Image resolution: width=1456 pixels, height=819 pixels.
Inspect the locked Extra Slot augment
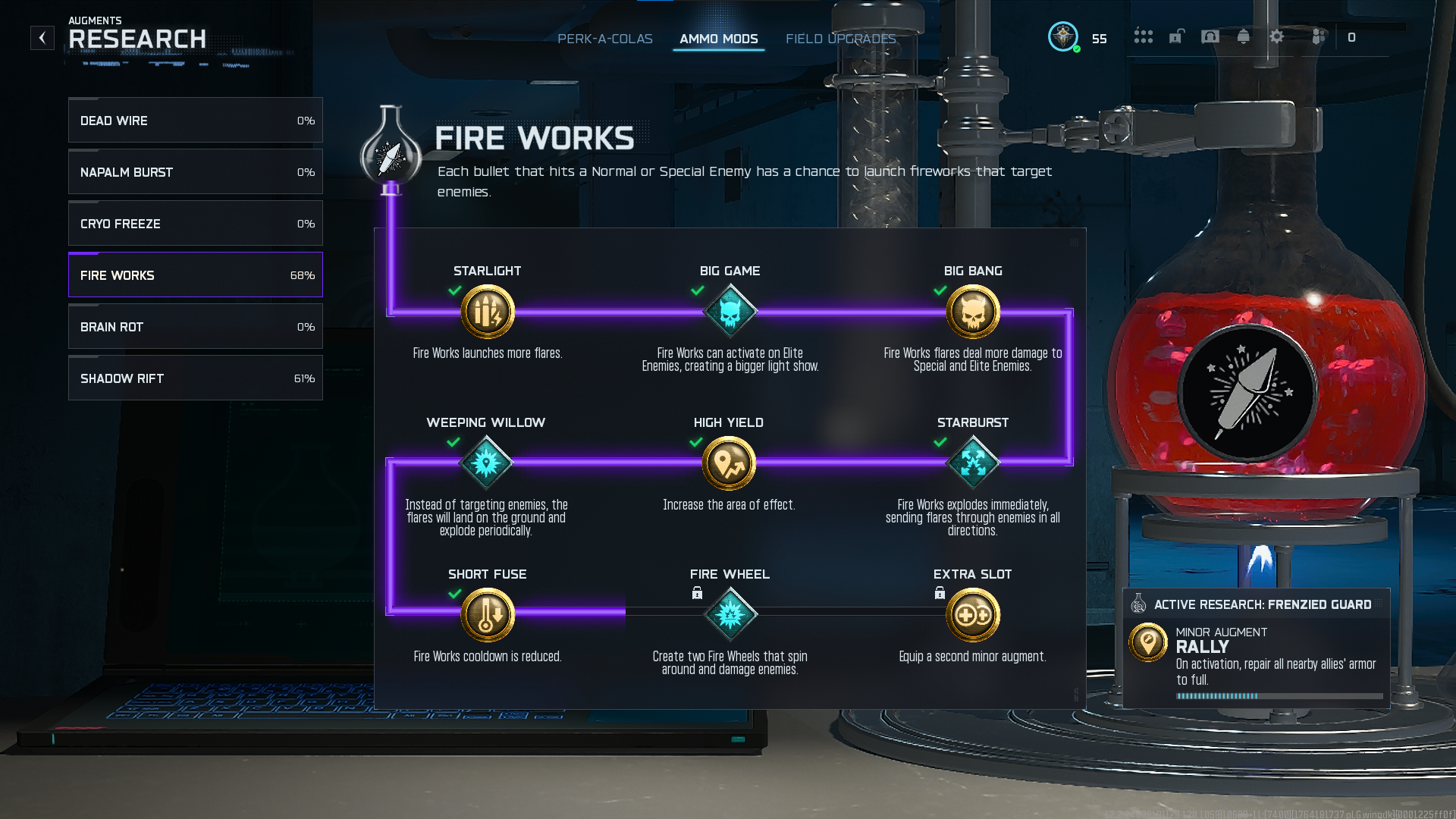(x=973, y=615)
